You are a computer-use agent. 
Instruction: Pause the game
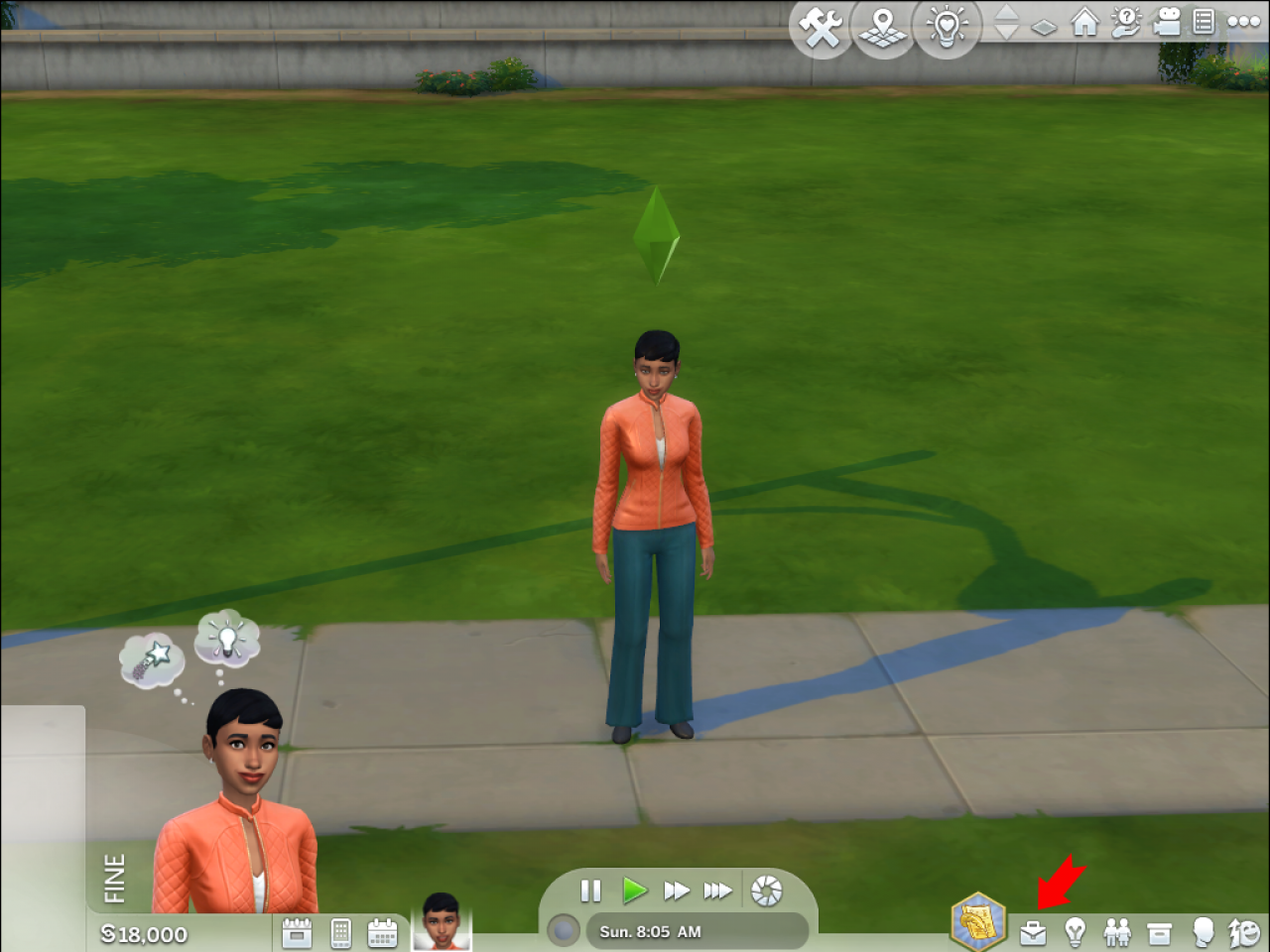pos(590,891)
